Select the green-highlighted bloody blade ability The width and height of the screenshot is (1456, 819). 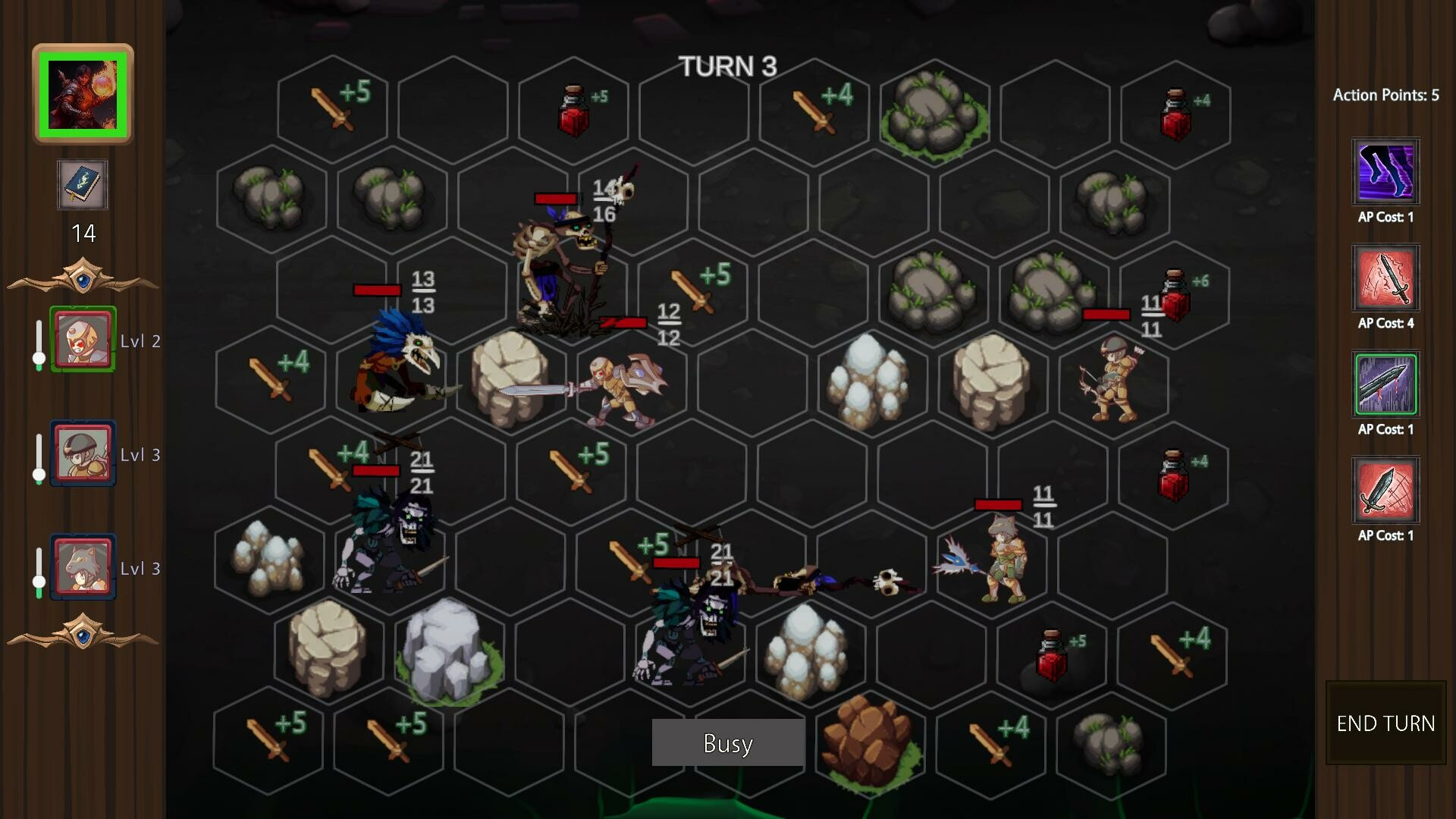click(1385, 384)
